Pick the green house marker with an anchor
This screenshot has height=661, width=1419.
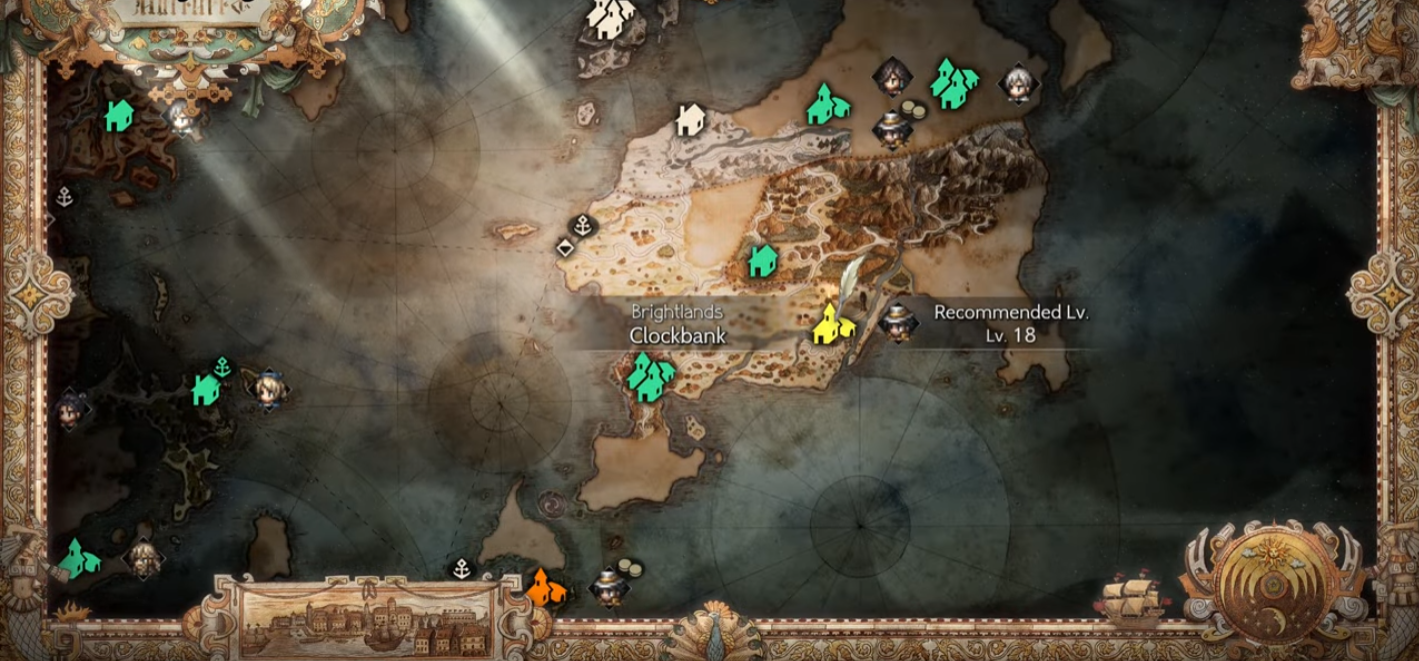209,385
